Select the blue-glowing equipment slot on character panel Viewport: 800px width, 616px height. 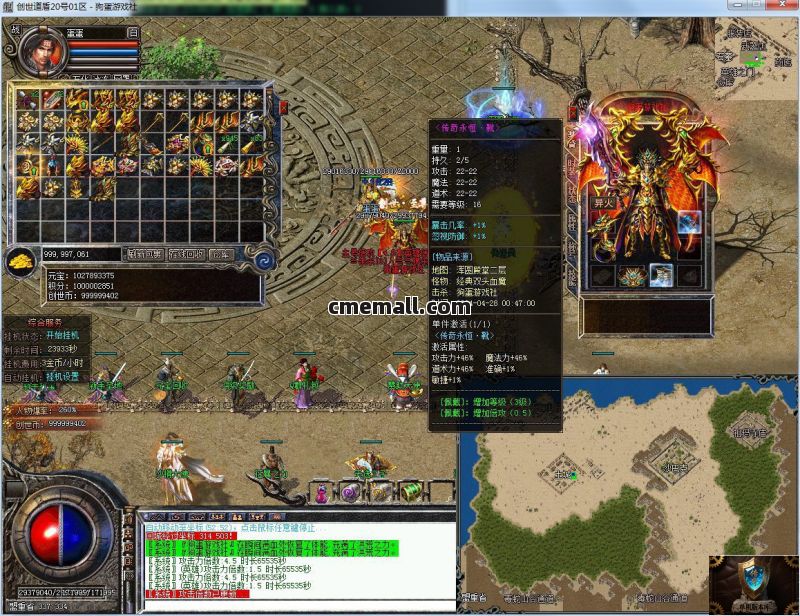(x=689, y=223)
